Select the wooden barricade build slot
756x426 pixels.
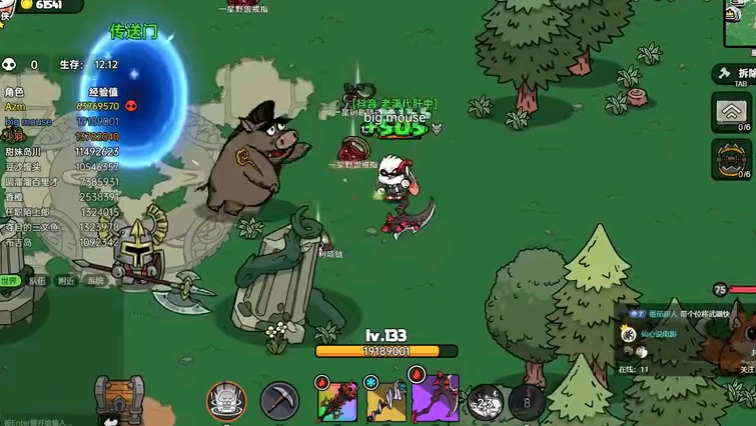click(x=732, y=112)
